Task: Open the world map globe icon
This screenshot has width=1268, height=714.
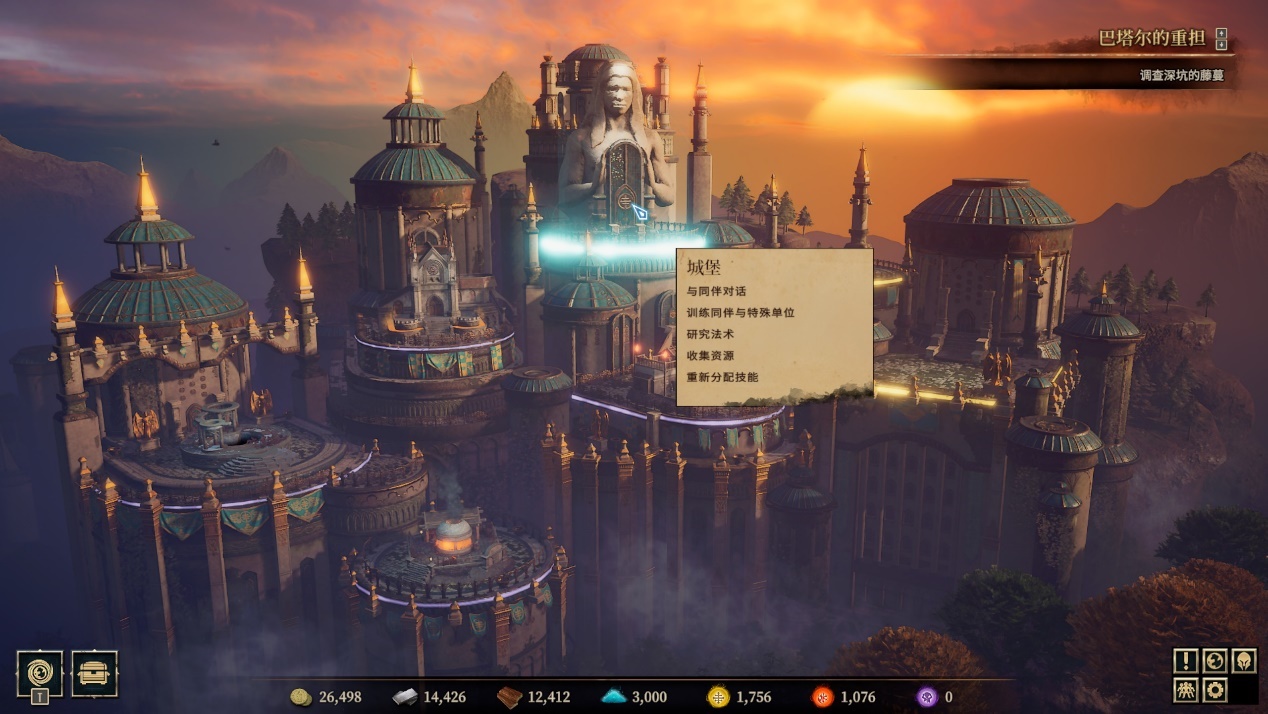Action: tap(1215, 661)
